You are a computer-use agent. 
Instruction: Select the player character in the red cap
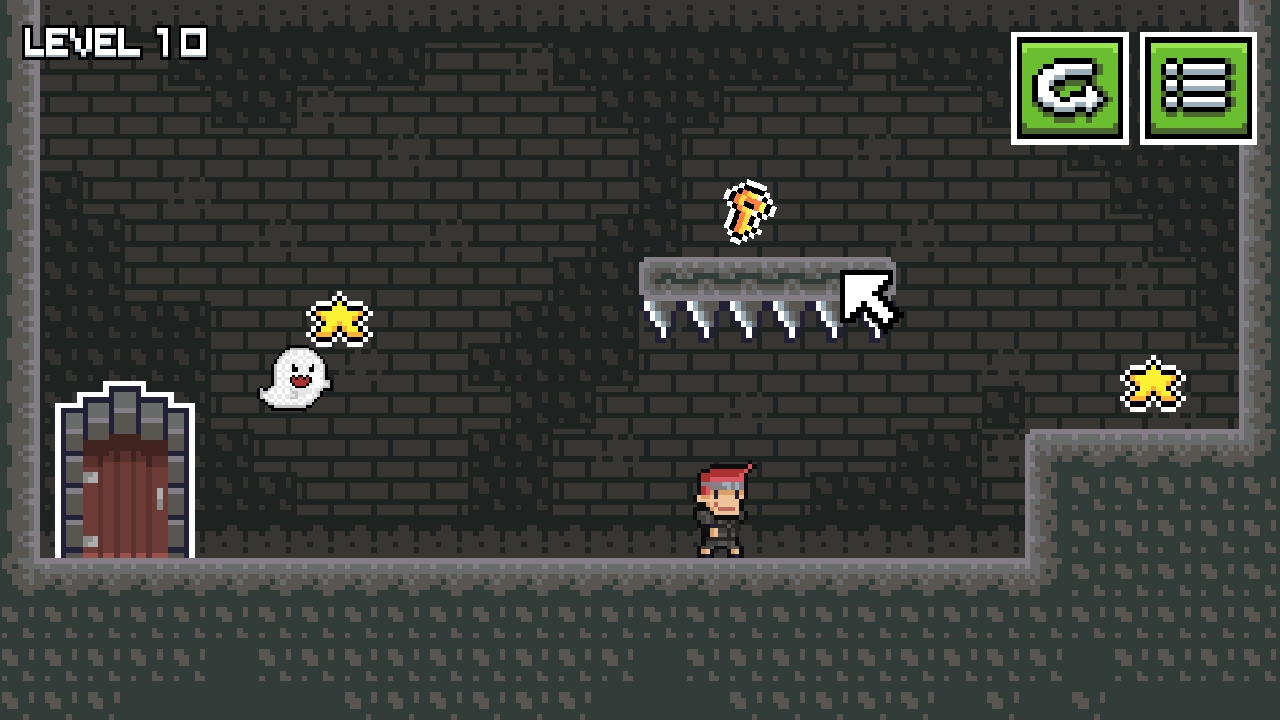(718, 510)
